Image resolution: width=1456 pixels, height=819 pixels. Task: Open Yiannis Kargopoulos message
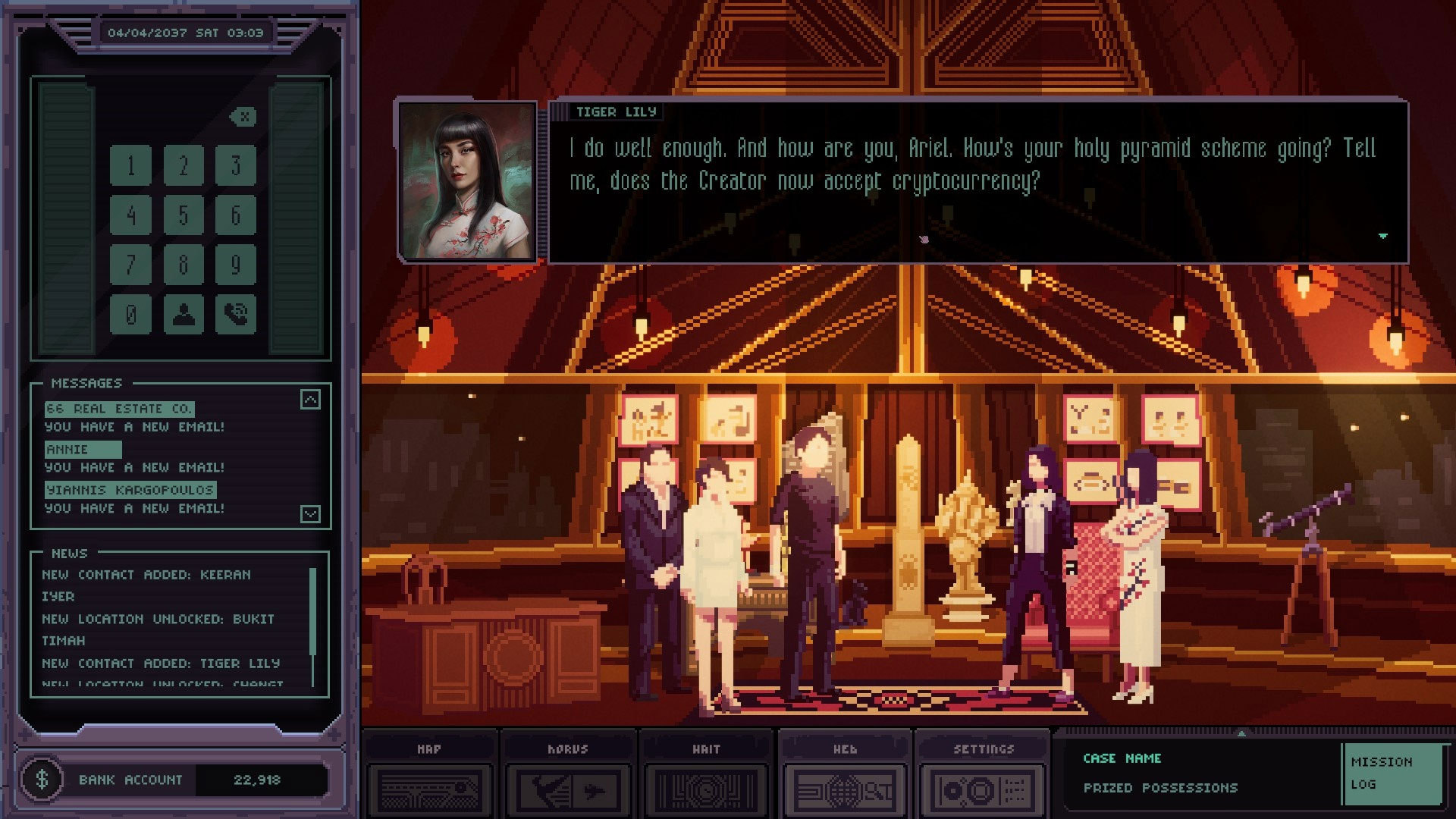130,491
